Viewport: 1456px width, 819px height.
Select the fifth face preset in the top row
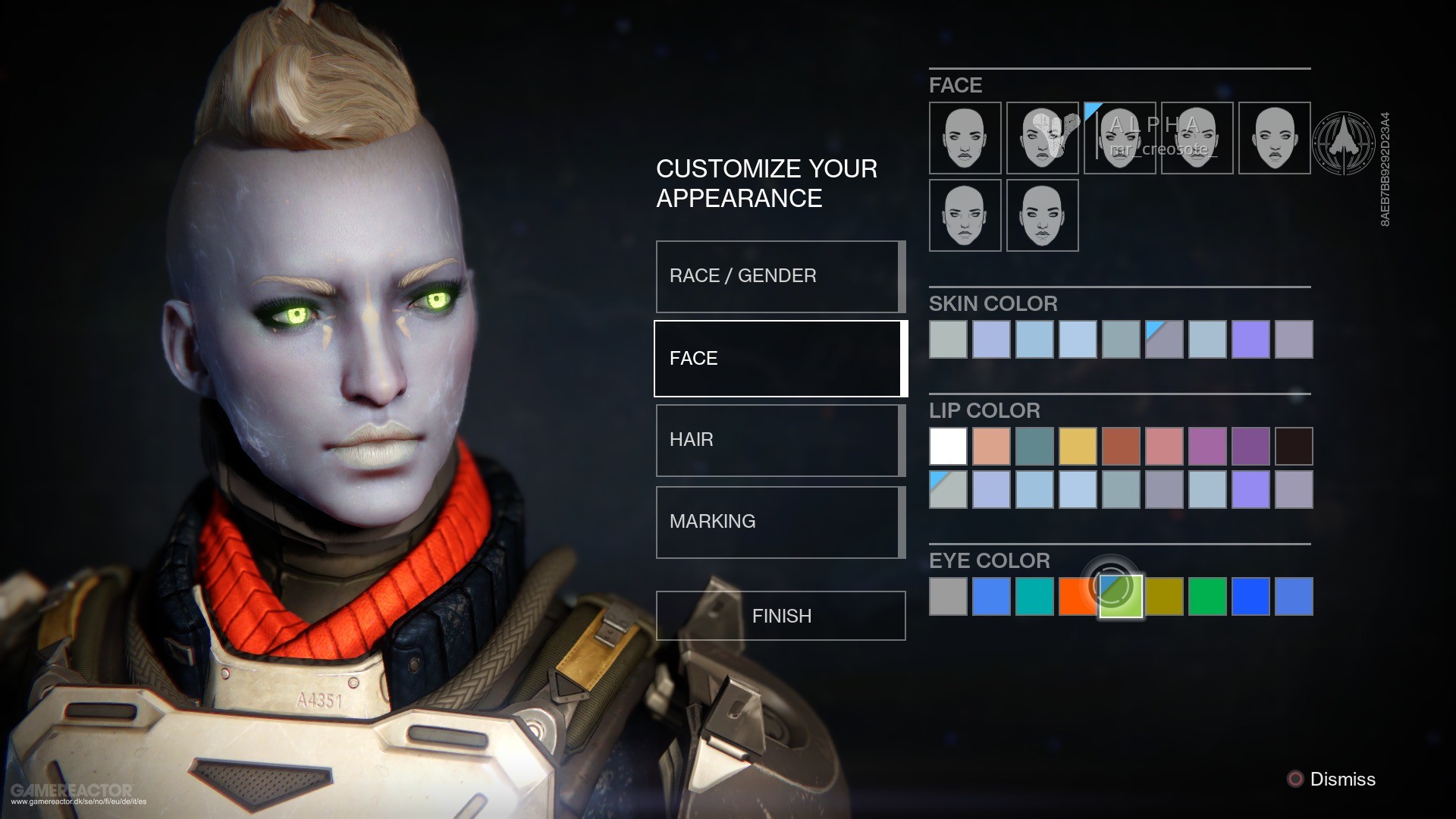[x=1274, y=138]
